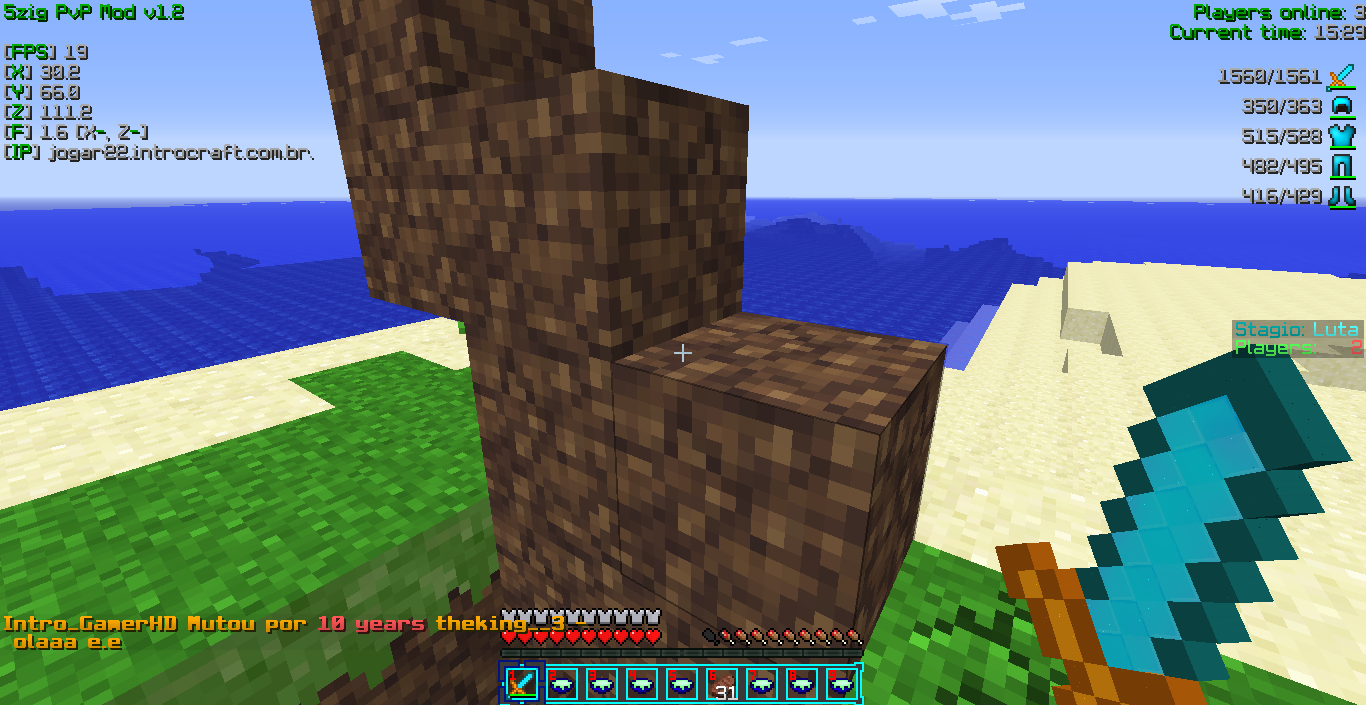Click the diamond boots durability icon
This screenshot has height=705, width=1366.
[1341, 196]
